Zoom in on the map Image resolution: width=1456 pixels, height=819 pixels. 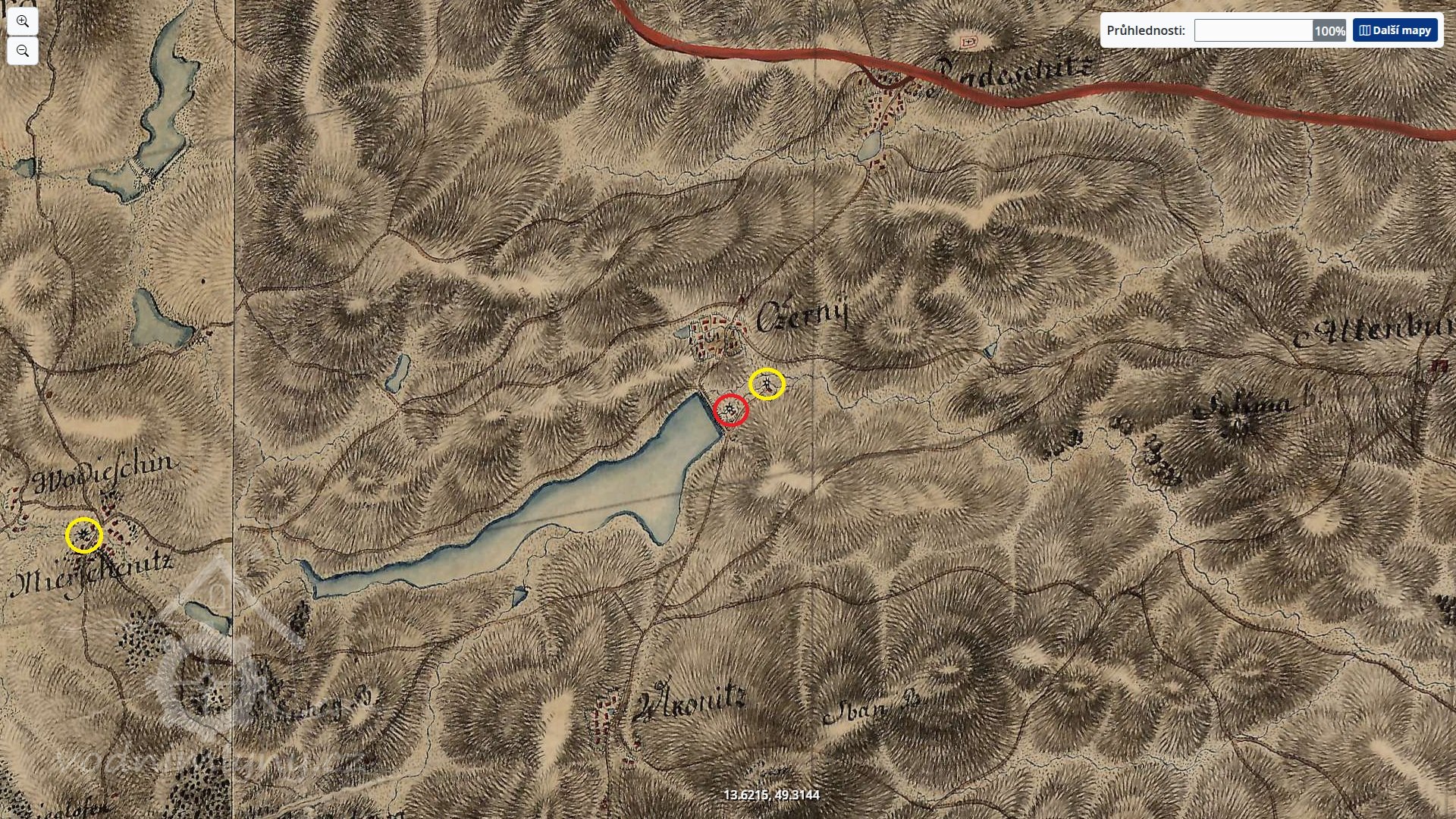coord(23,21)
